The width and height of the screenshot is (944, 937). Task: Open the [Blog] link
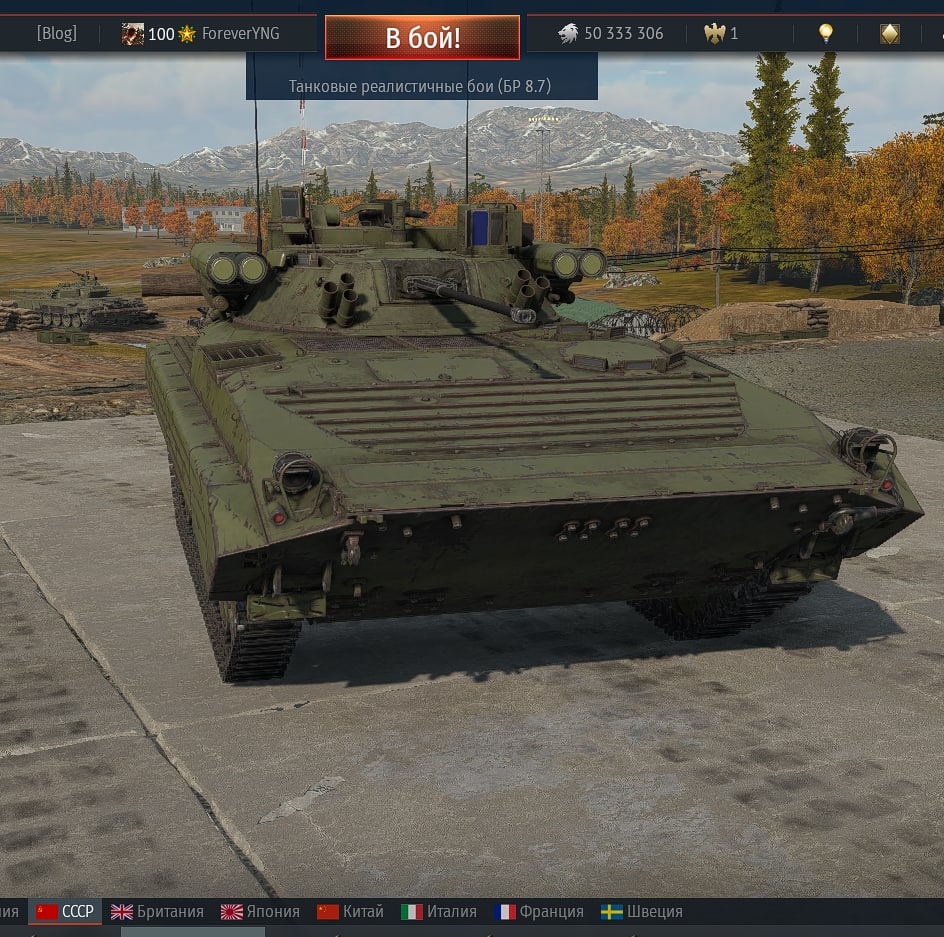click(x=56, y=33)
